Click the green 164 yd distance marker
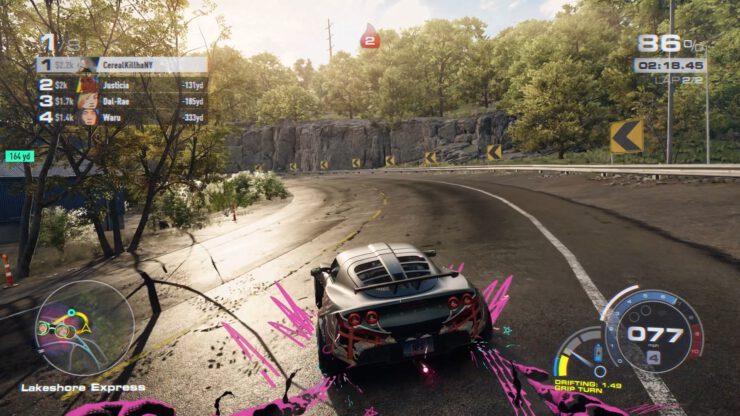Image resolution: width=740 pixels, height=416 pixels. tap(20, 156)
